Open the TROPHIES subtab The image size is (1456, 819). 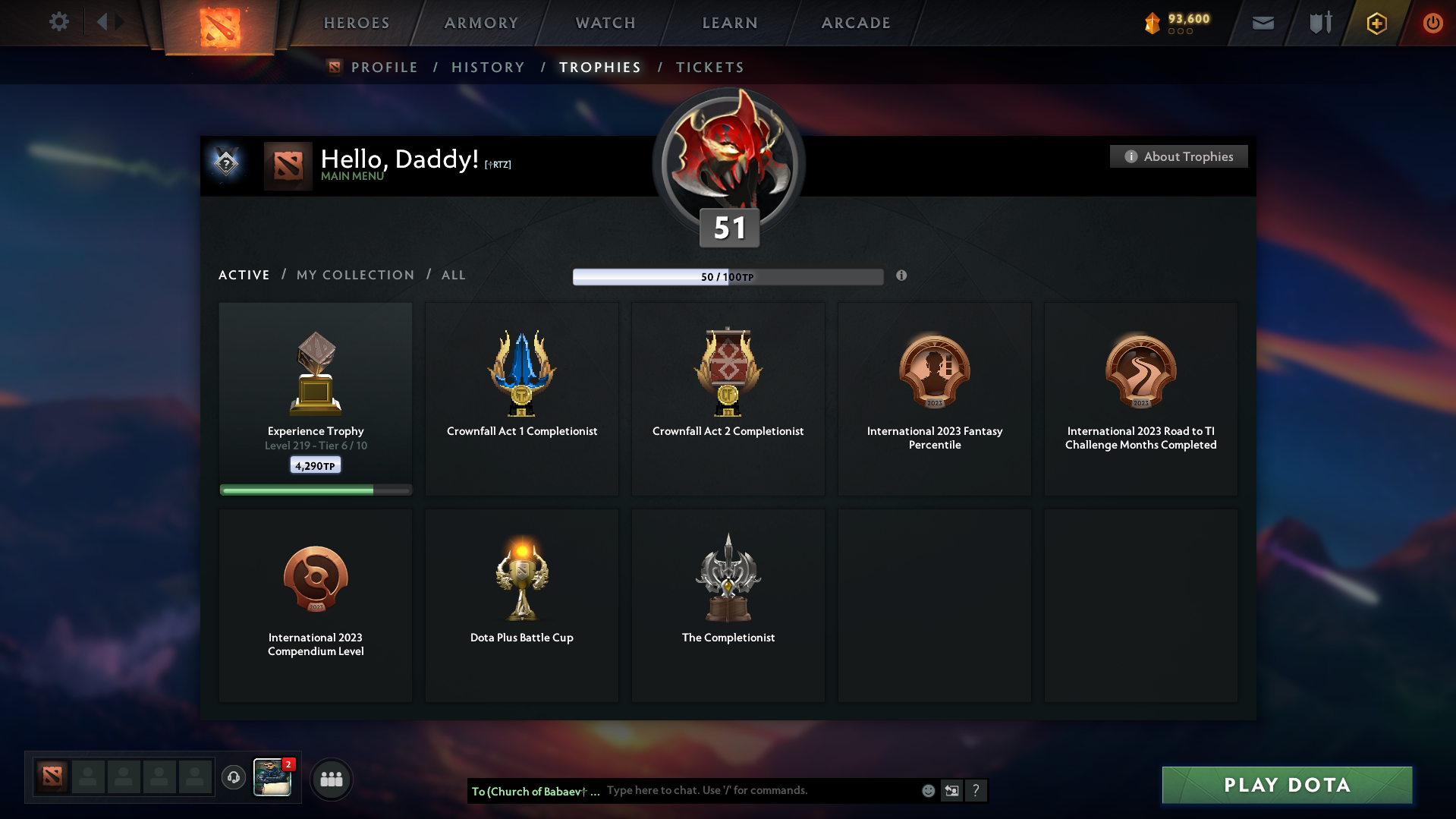[599, 67]
